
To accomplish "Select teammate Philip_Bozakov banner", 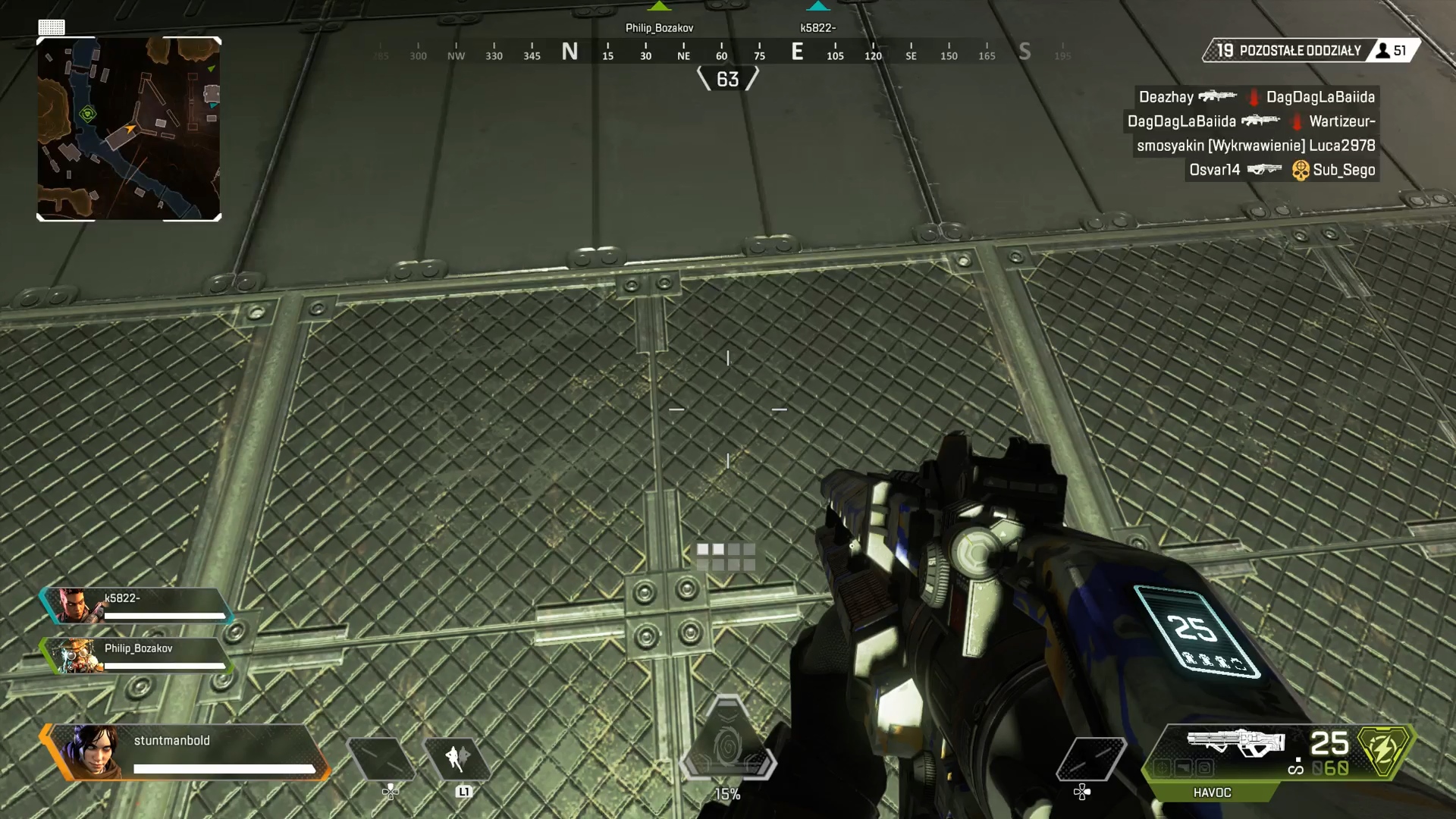I will [136, 655].
